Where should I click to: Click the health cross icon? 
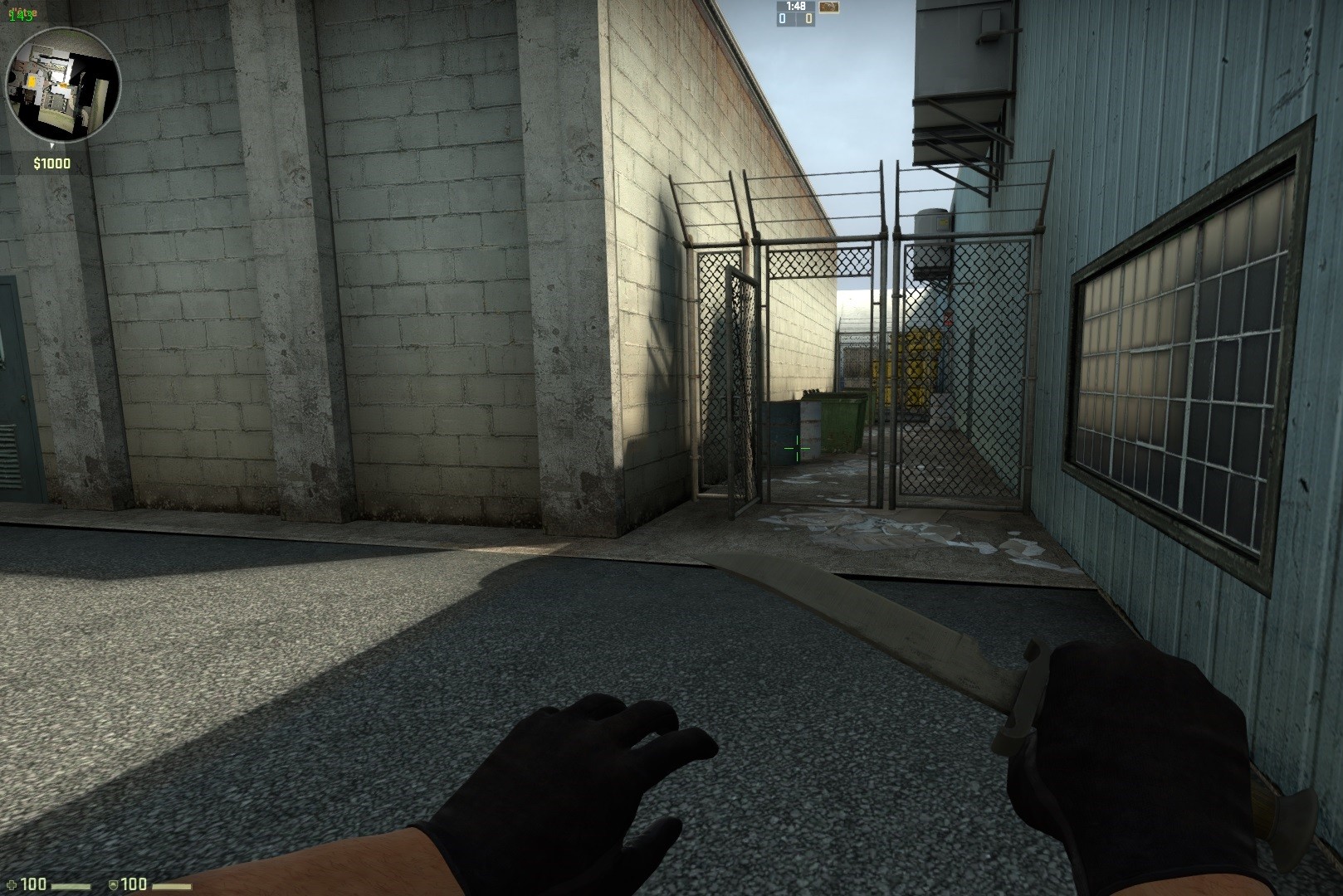pos(12,884)
